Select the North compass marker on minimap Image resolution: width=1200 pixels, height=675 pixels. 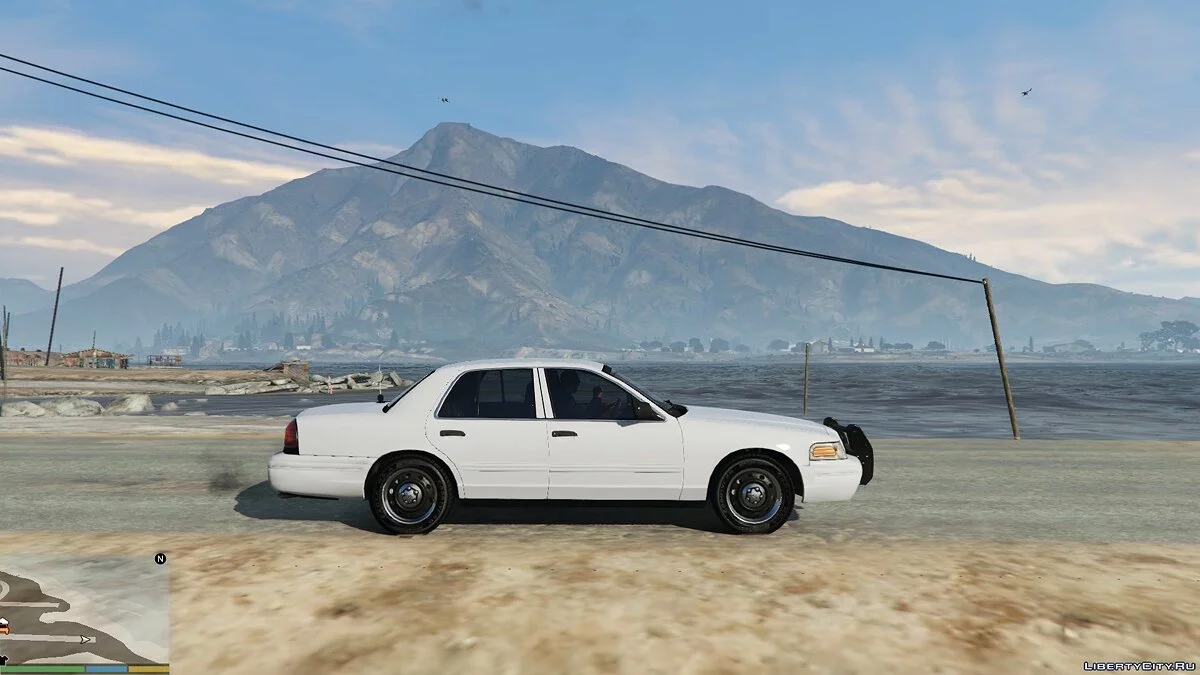click(160, 558)
